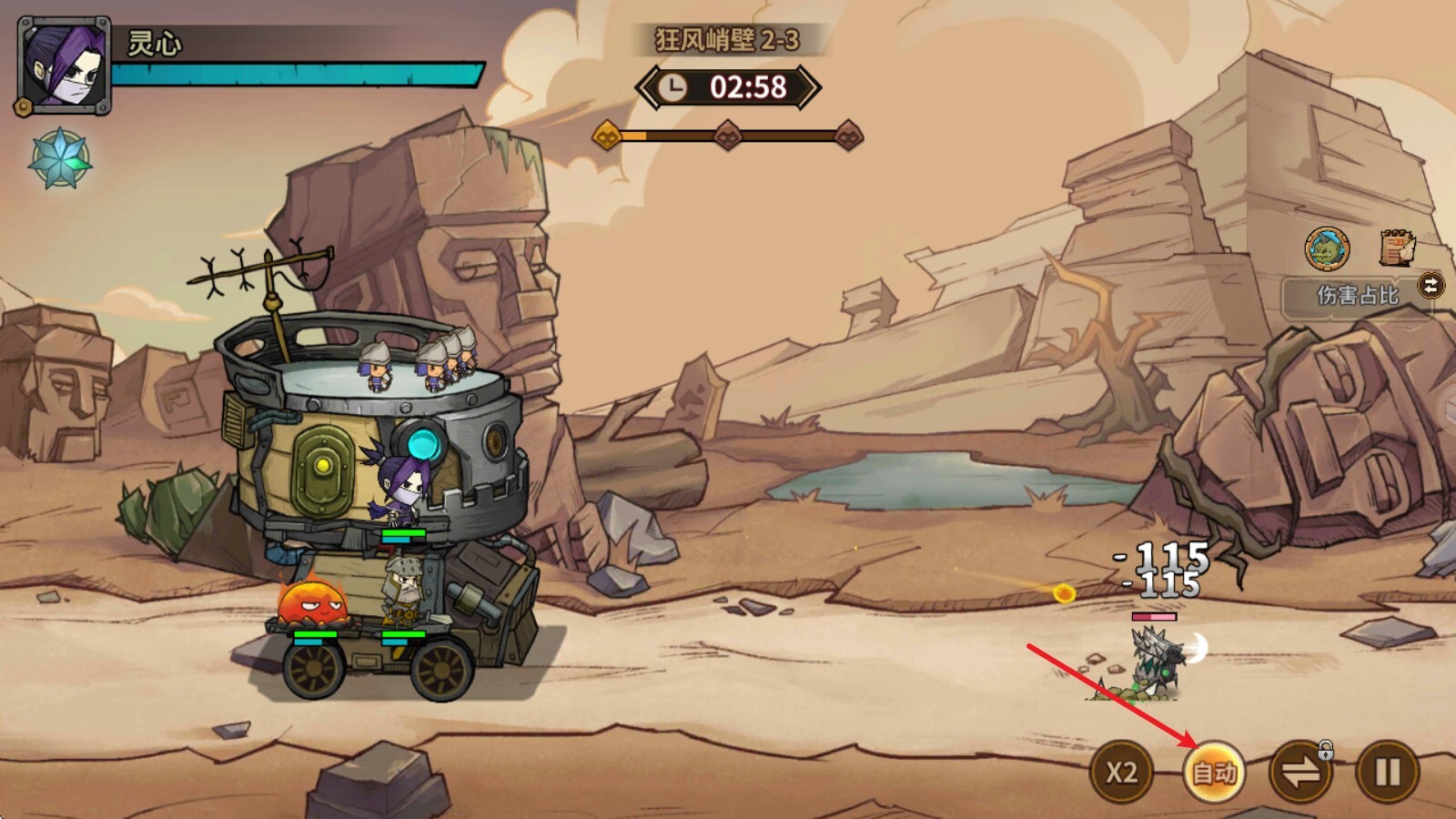Image resolution: width=1456 pixels, height=819 pixels.
Task: Toggle the X2 battle speed button
Action: pos(1121,773)
